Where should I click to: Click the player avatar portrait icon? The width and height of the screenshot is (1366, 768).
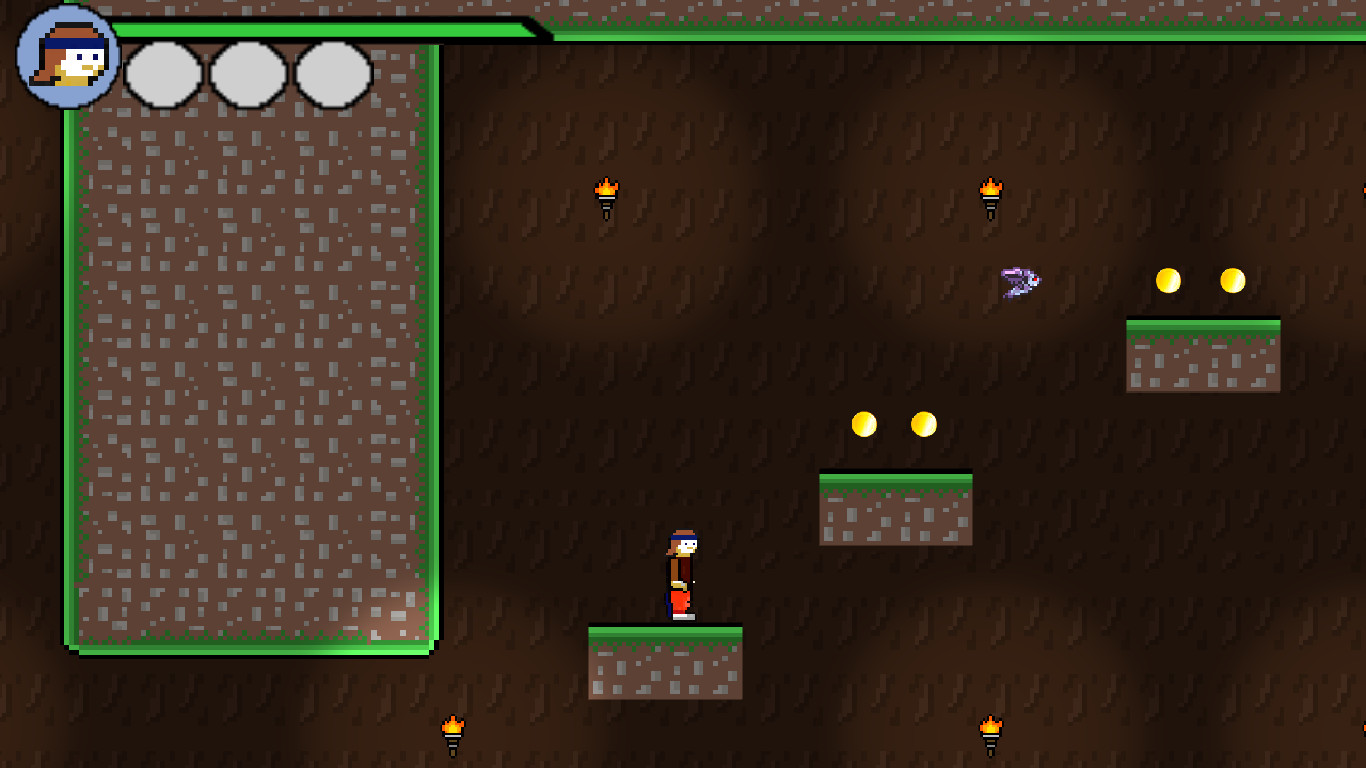click(64, 58)
